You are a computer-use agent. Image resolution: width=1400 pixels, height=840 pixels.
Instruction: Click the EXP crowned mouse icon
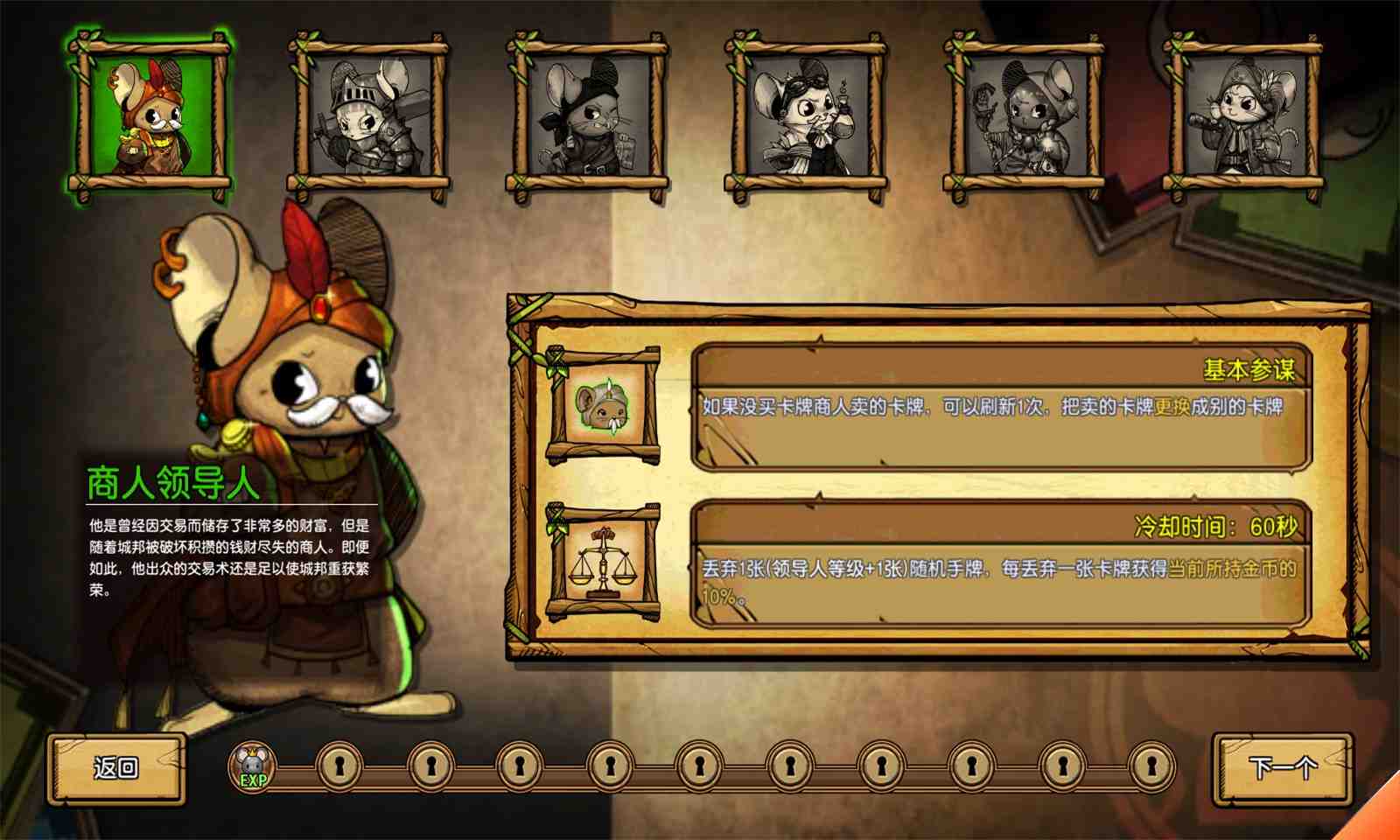(x=253, y=767)
